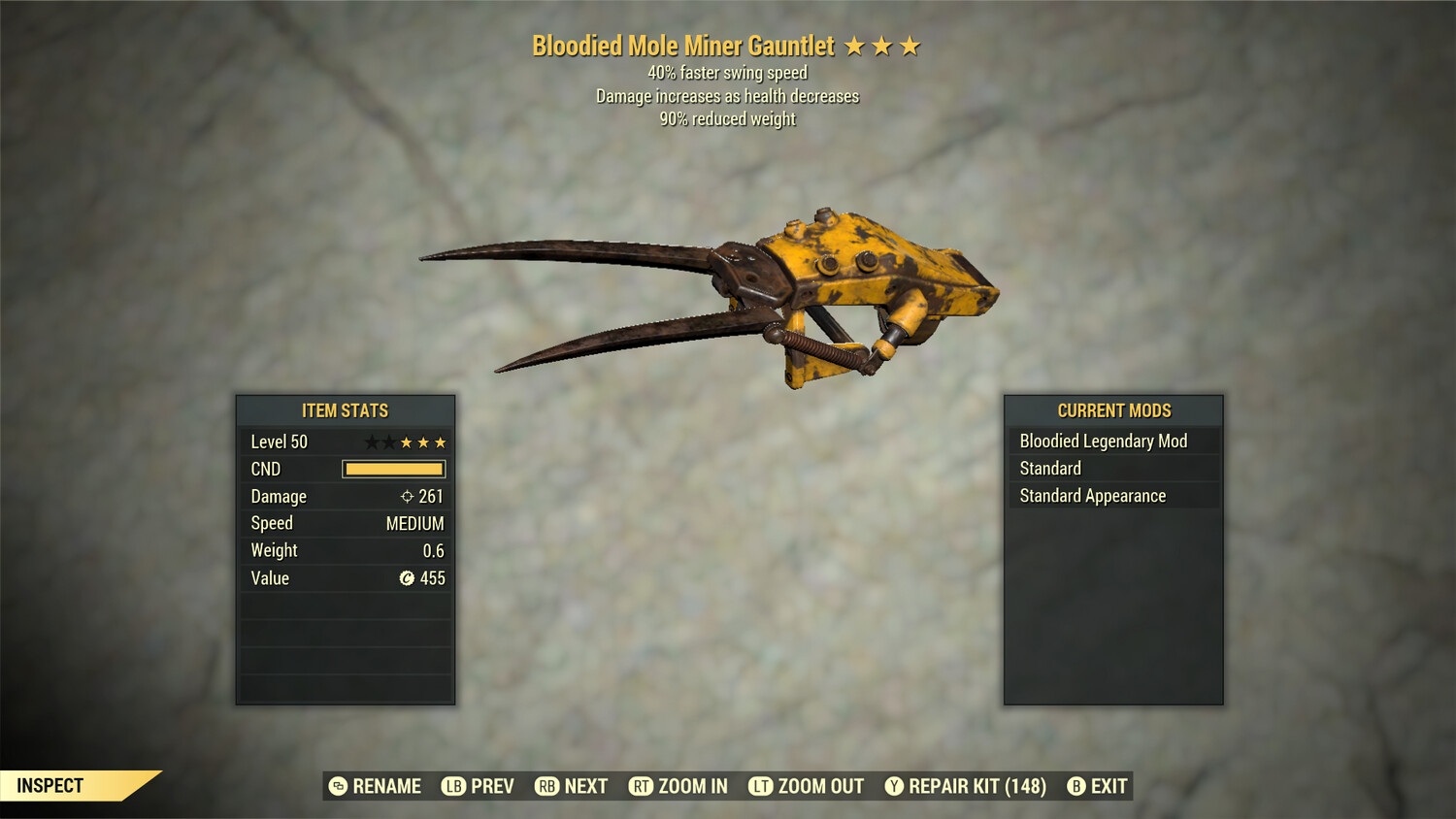Select the Bloodied Legendary Mod row
This screenshot has width=1456, height=819.
(1112, 442)
